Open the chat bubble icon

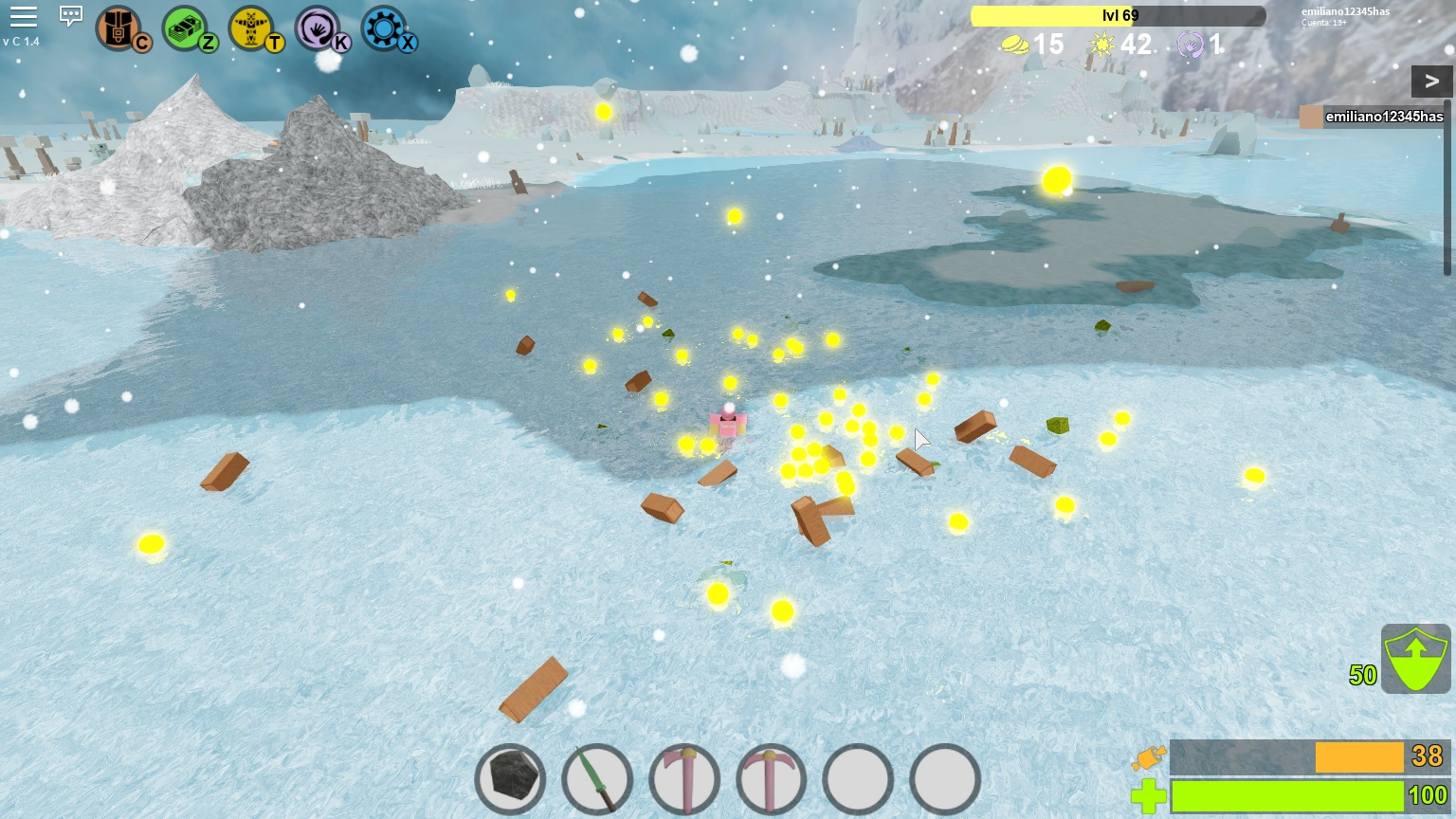pyautogui.click(x=70, y=16)
